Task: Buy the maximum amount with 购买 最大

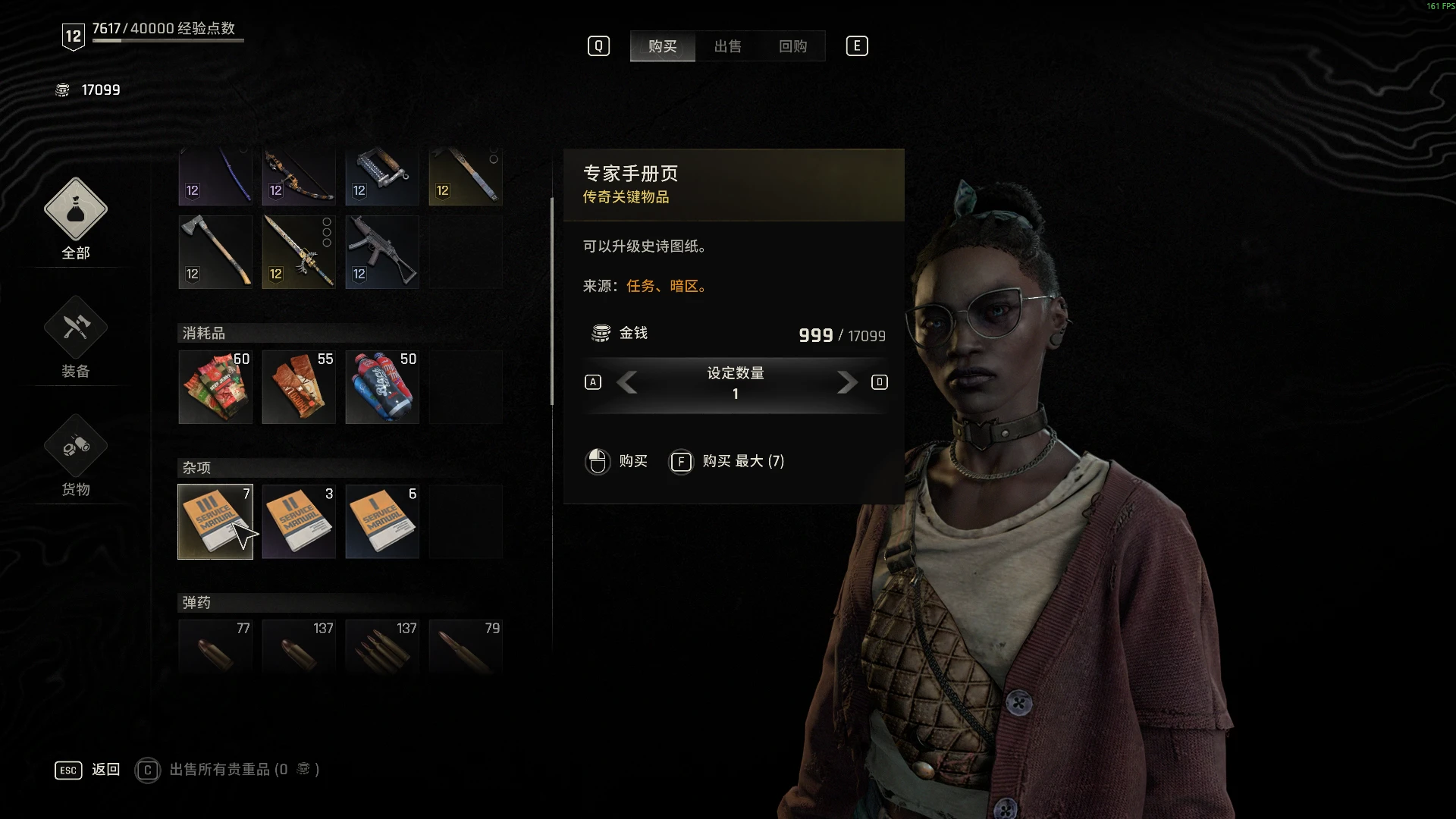Action: [x=742, y=461]
